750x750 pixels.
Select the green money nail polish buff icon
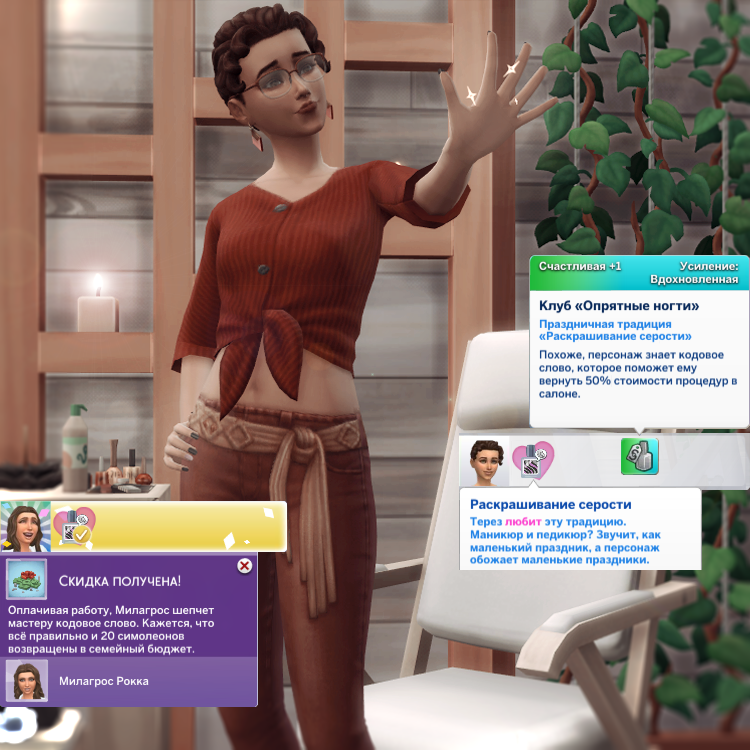(639, 457)
